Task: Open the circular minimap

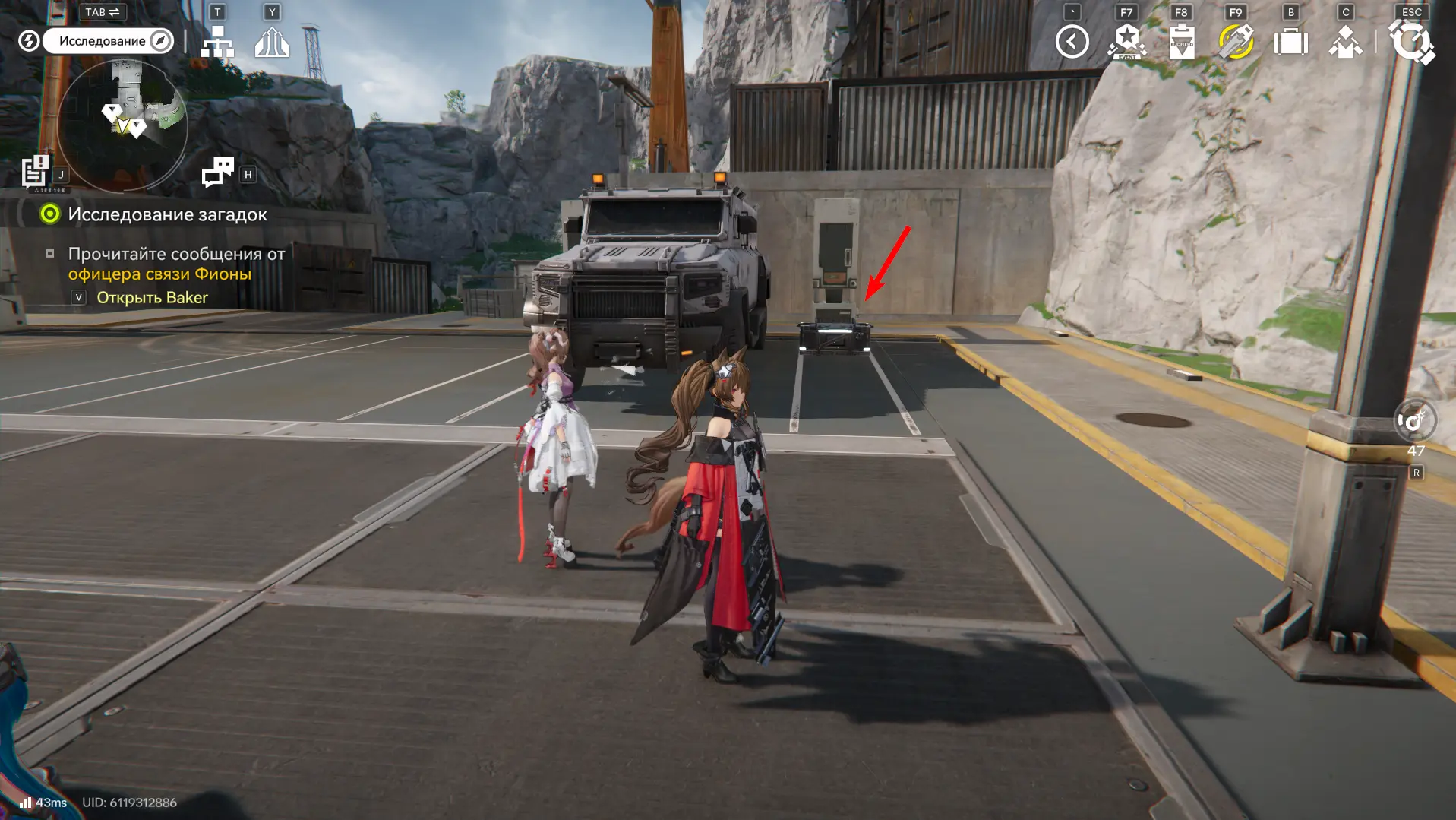Action: 122,125
